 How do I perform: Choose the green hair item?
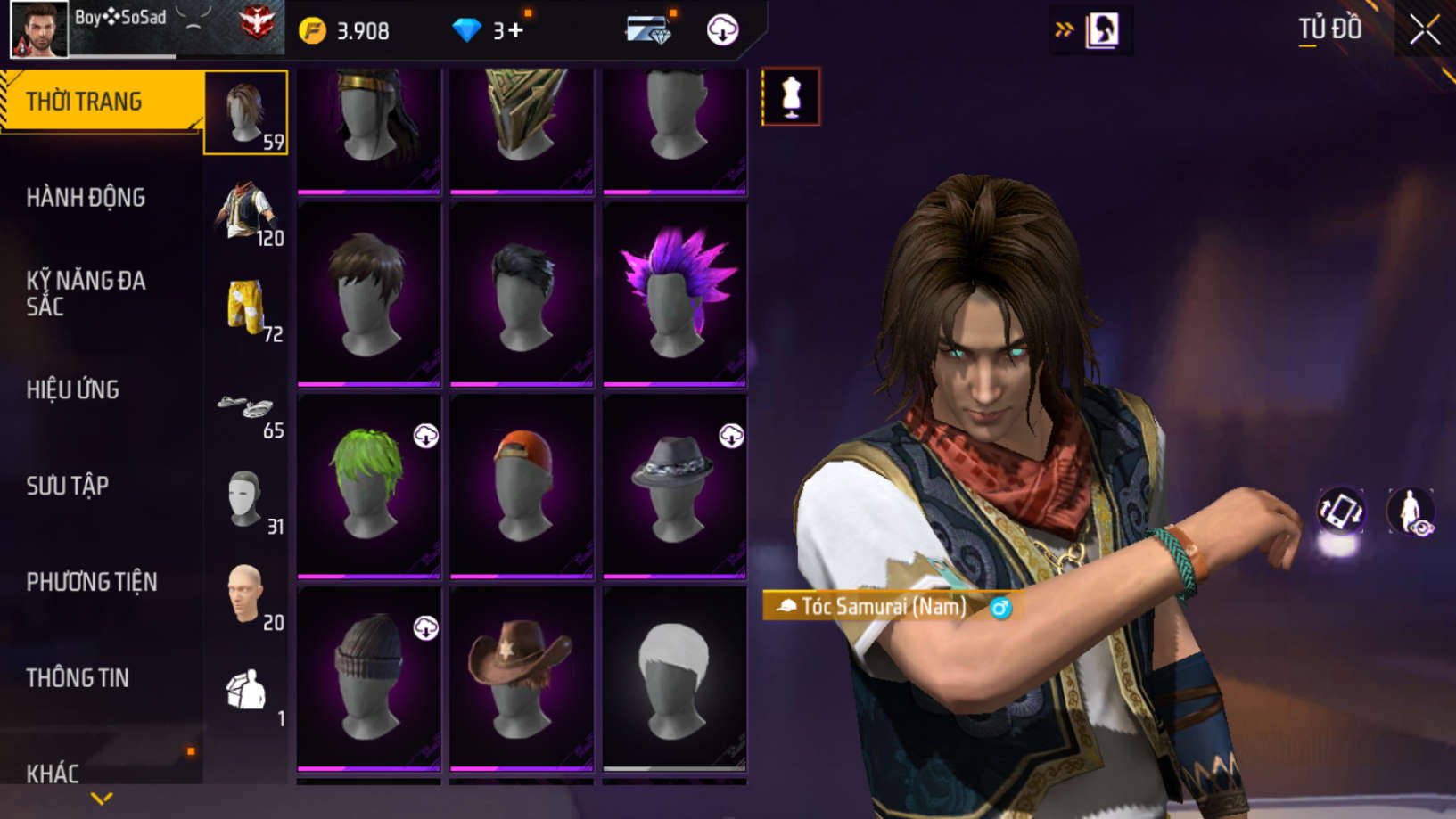tap(368, 485)
